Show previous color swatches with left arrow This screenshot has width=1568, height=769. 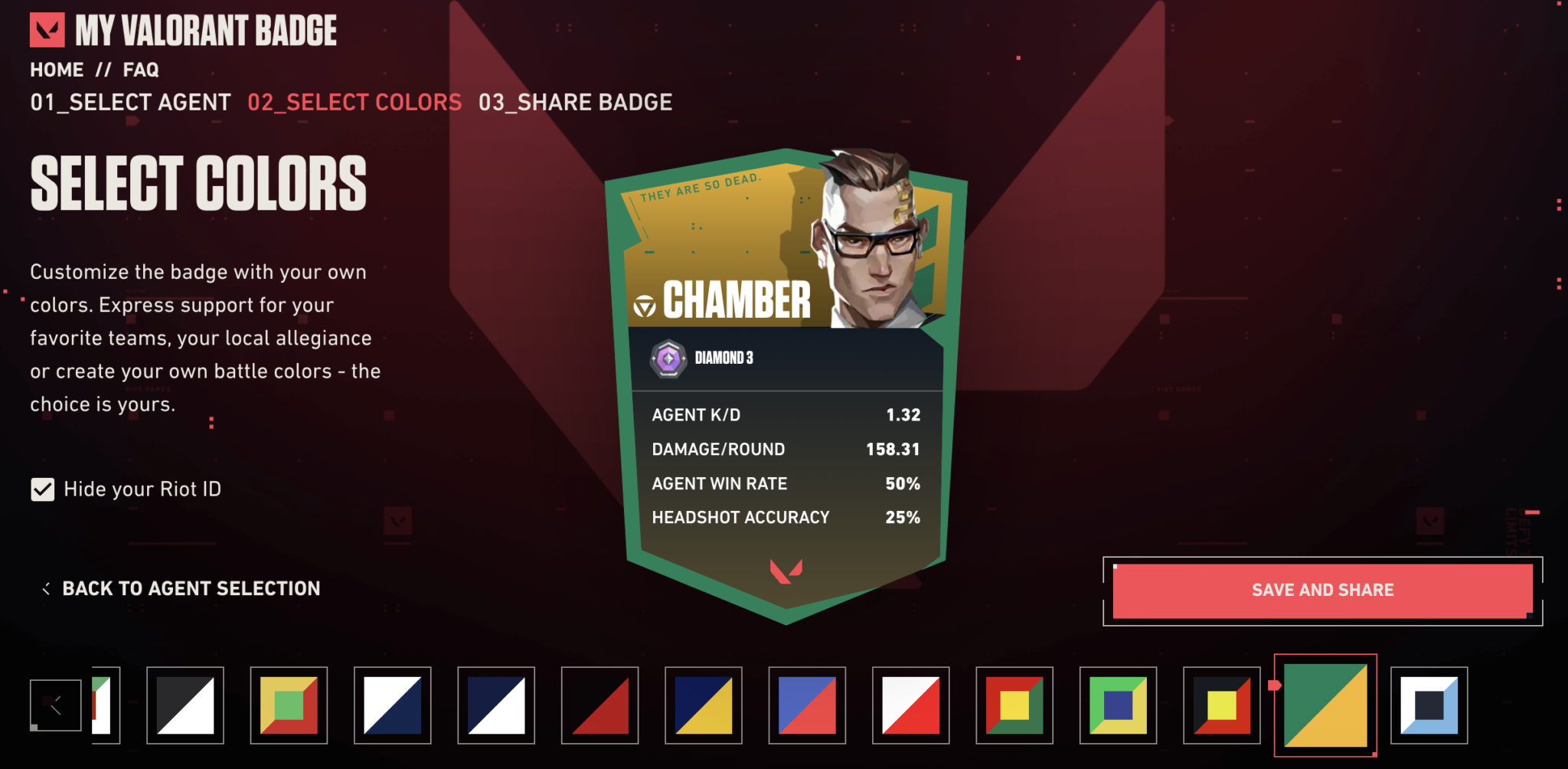pyautogui.click(x=56, y=705)
